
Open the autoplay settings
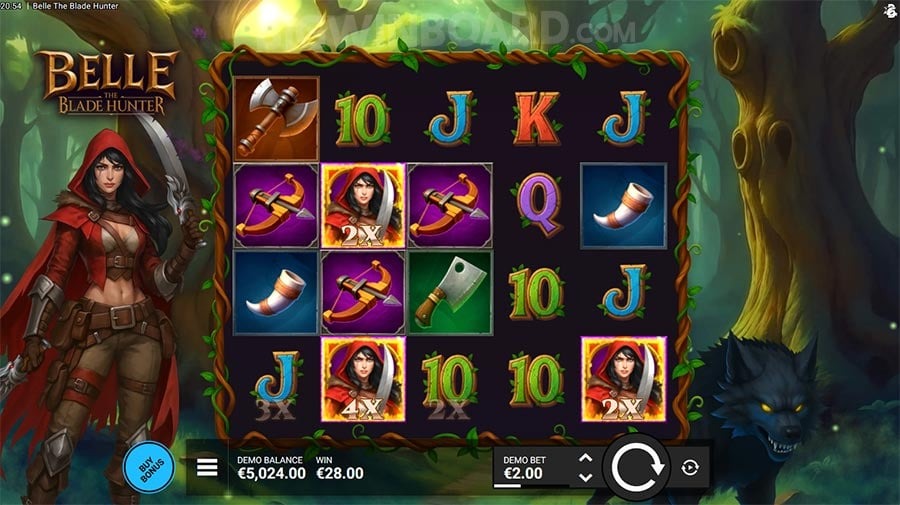(x=690, y=467)
